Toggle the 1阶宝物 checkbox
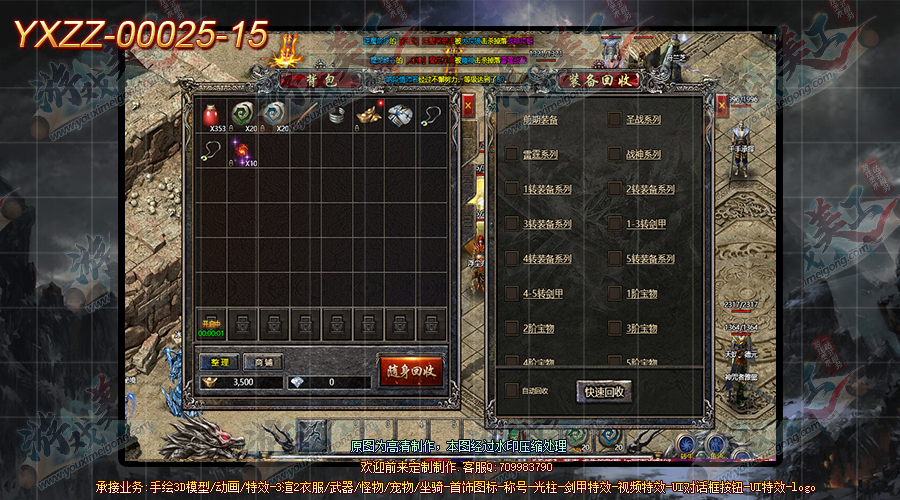Image resolution: width=900 pixels, height=500 pixels. coord(615,293)
